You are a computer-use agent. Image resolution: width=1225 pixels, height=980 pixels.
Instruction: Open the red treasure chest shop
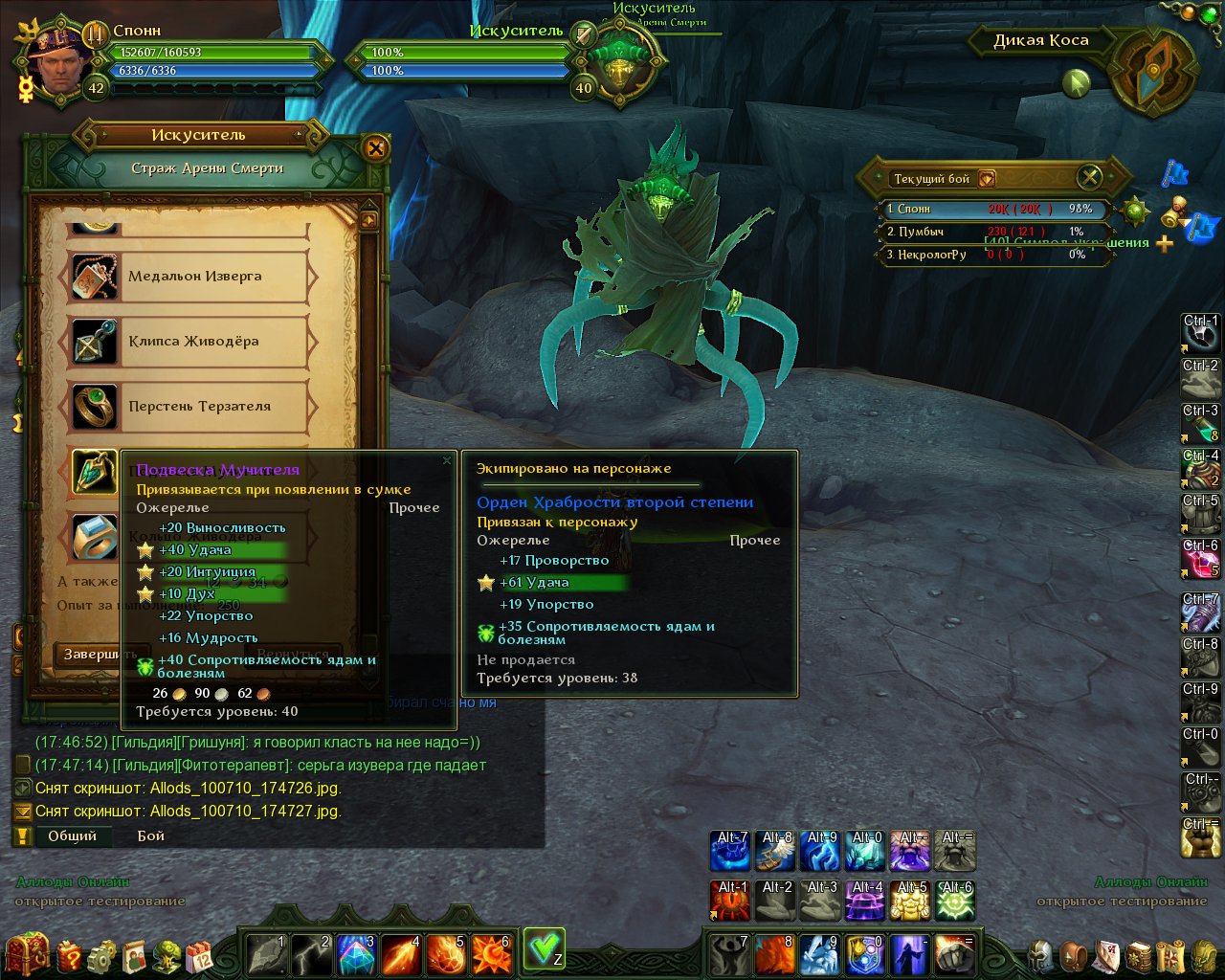coord(27,952)
